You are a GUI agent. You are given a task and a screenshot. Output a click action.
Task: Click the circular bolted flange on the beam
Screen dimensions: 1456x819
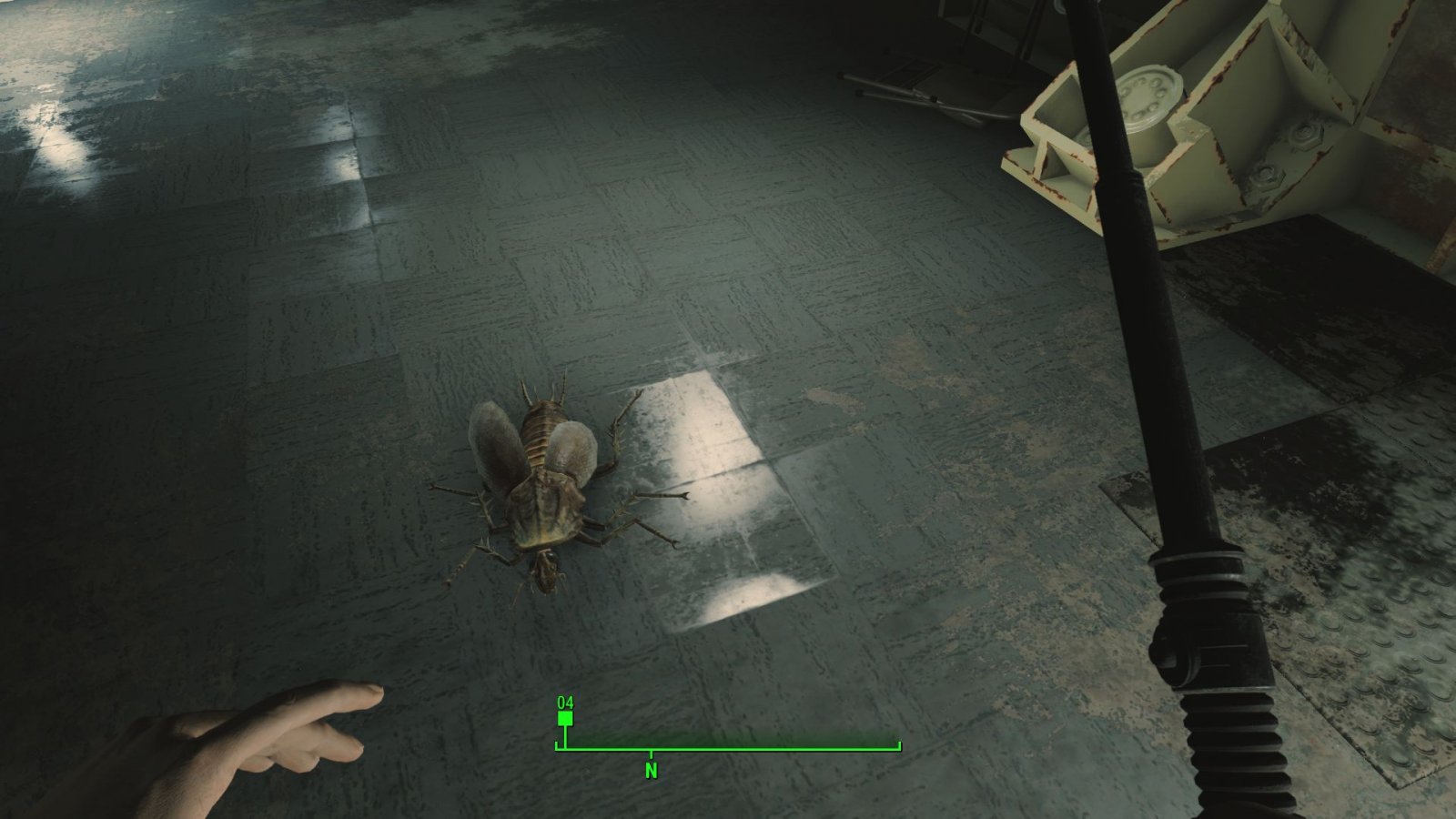tap(1148, 93)
